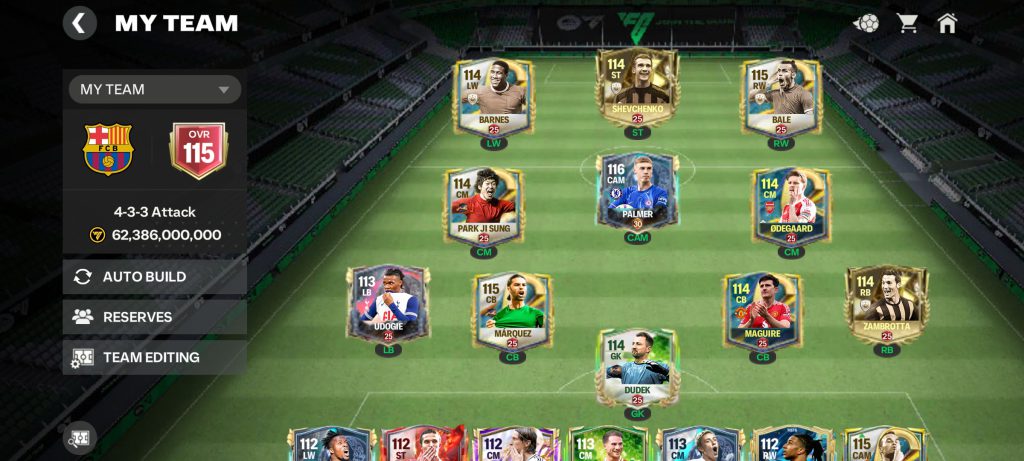Tap the soccer ball icon in header

866,22
